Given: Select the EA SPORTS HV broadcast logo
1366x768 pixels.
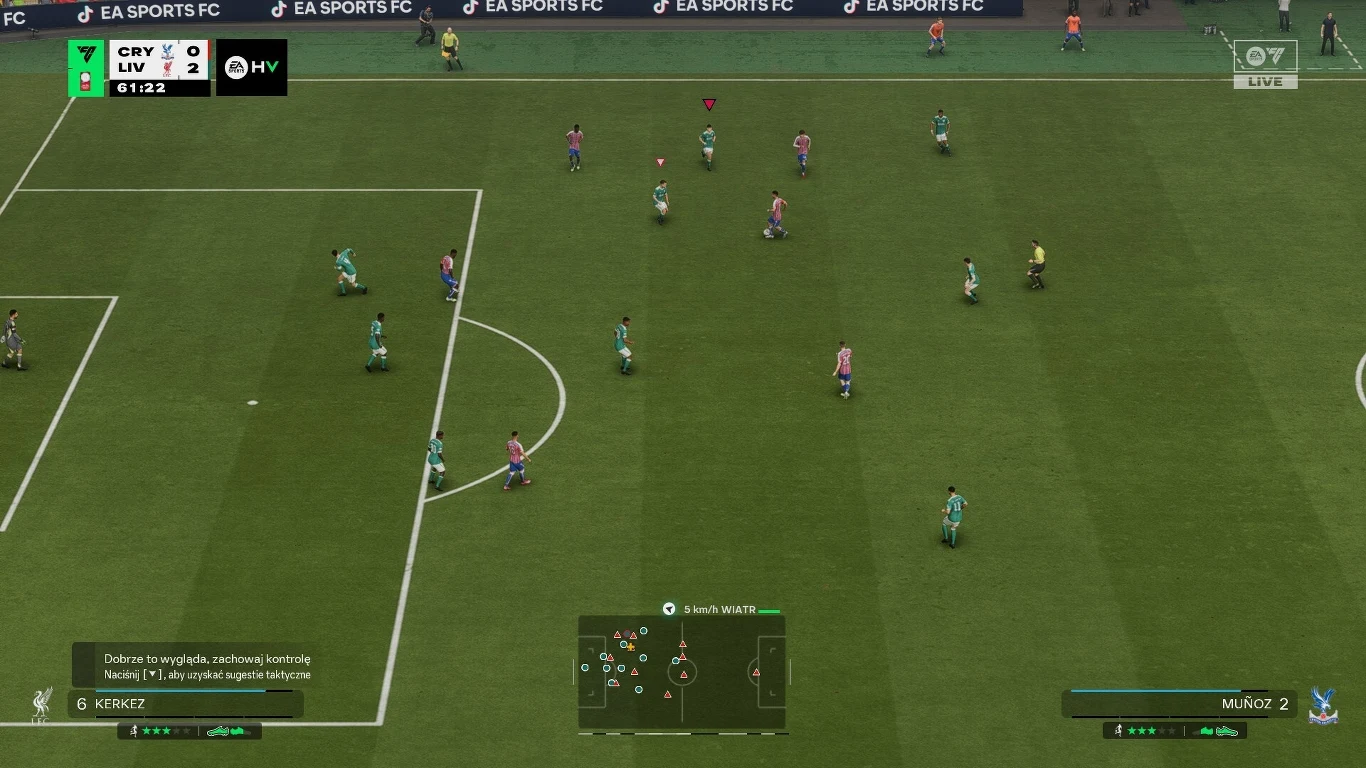Looking at the screenshot, I should pos(251,67).
